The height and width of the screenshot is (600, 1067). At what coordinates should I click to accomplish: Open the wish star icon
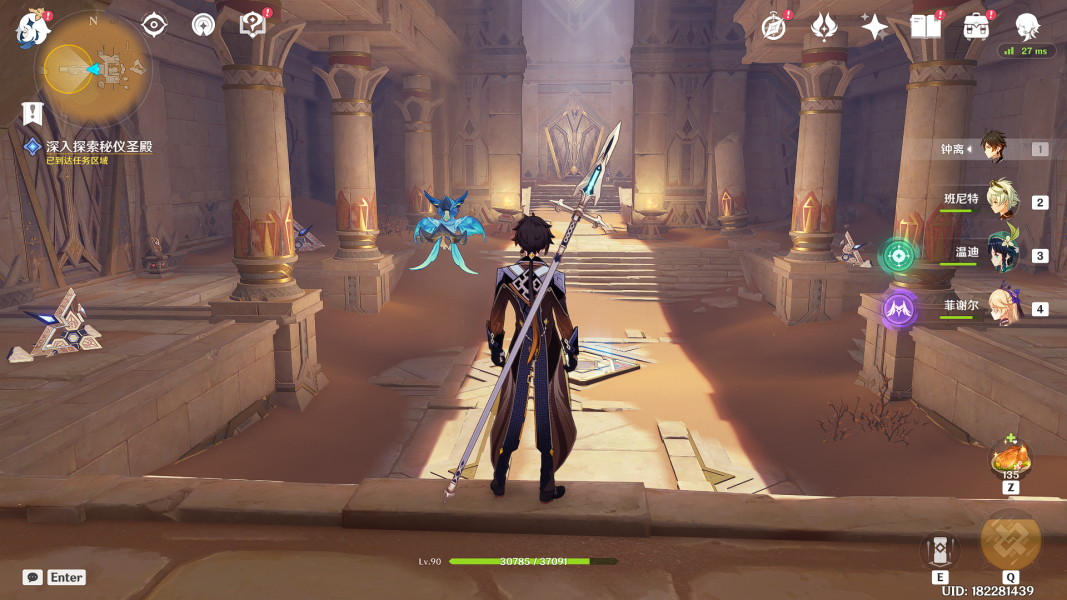coord(875,27)
